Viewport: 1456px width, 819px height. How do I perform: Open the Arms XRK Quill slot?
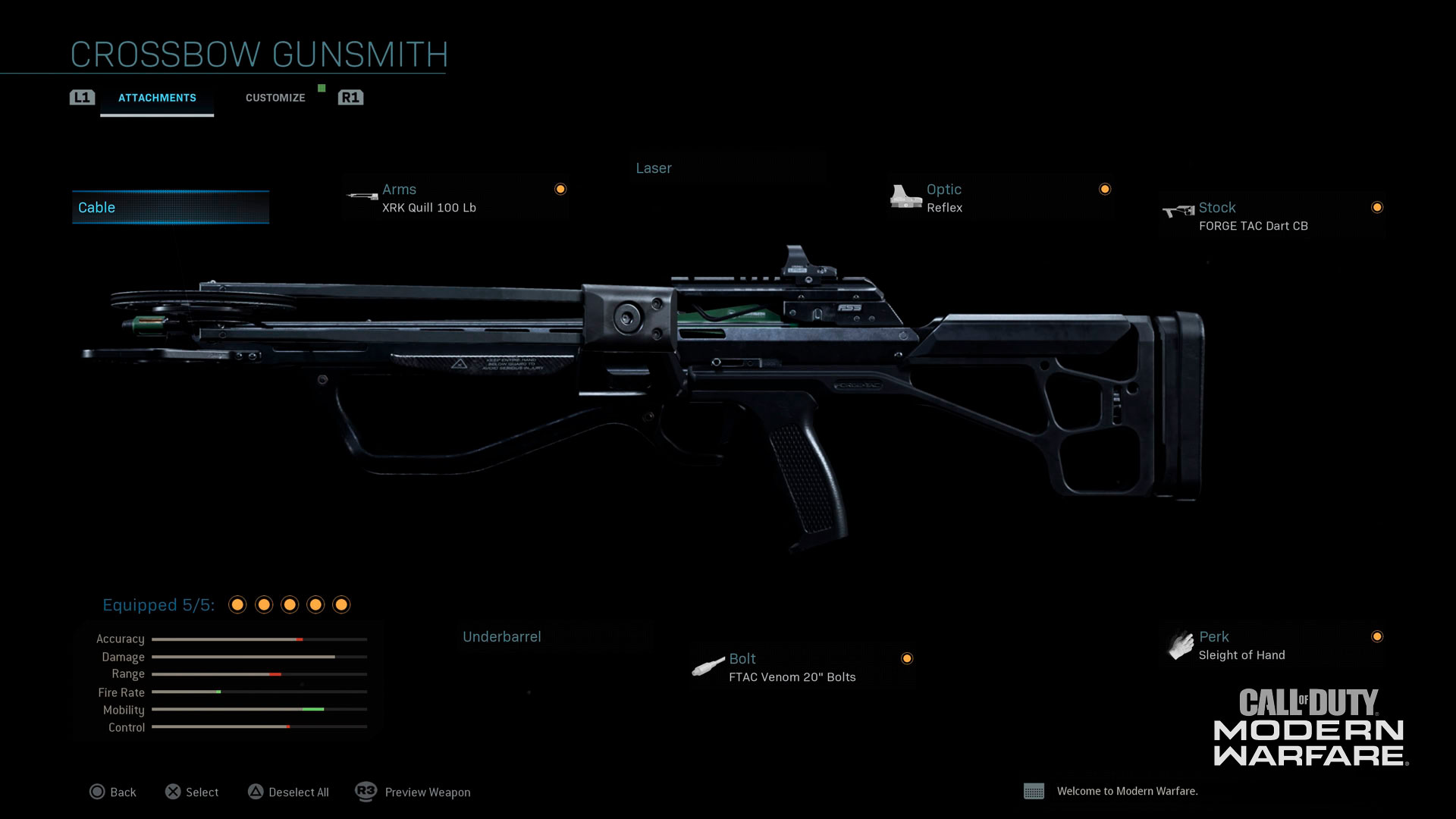(455, 199)
